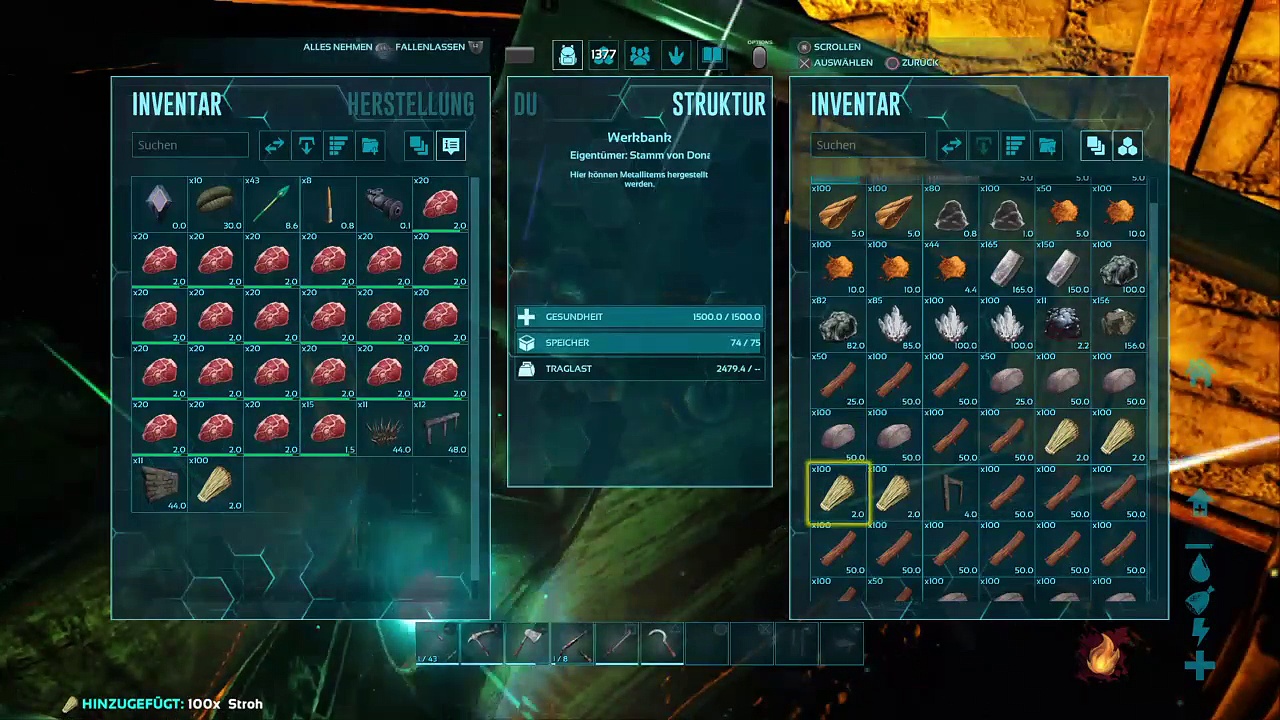Select the pickaxe hotbar slot
This screenshot has width=1280, height=720.
coord(482,643)
